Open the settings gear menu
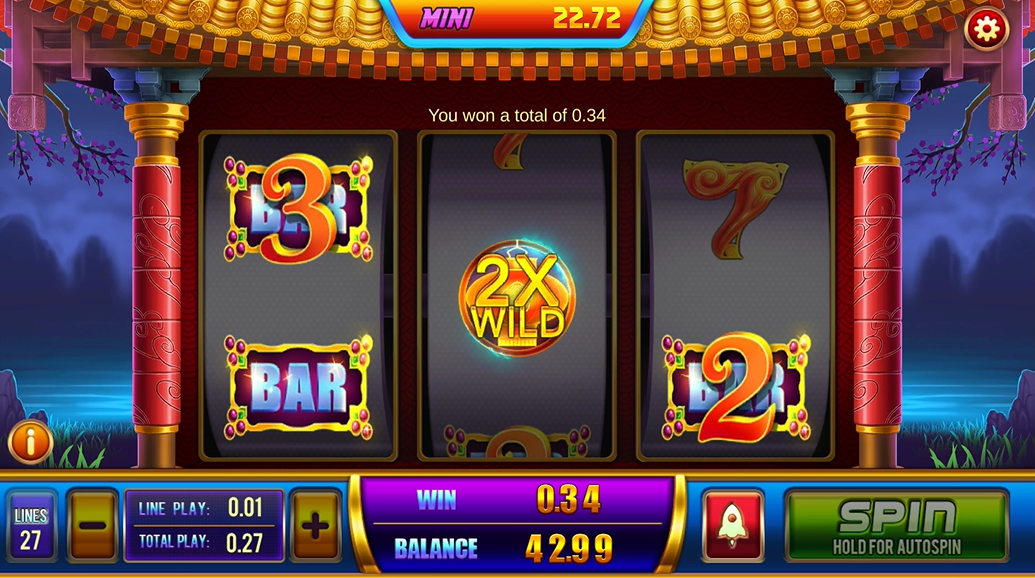This screenshot has height=578, width=1035. pos(986,30)
